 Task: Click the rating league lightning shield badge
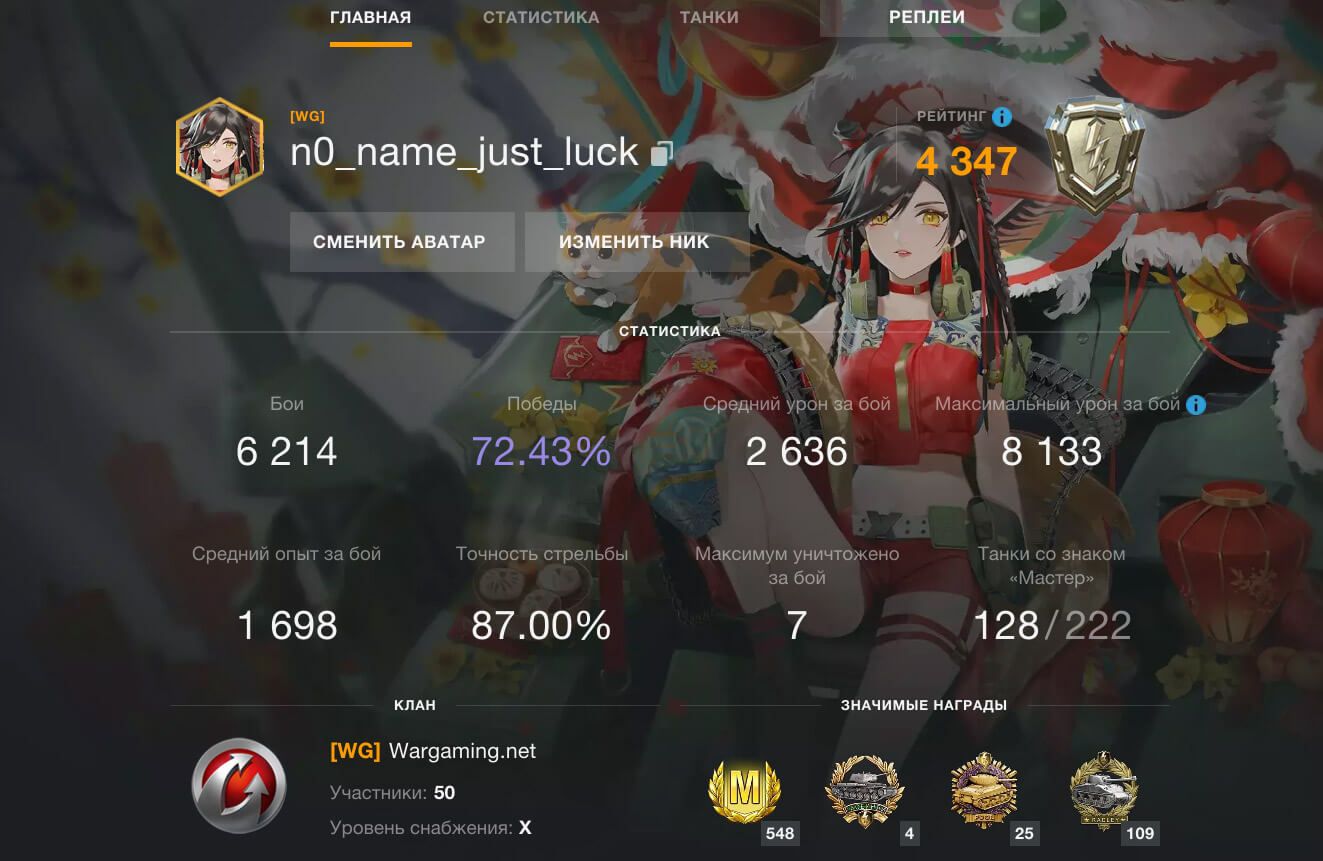tap(1095, 155)
